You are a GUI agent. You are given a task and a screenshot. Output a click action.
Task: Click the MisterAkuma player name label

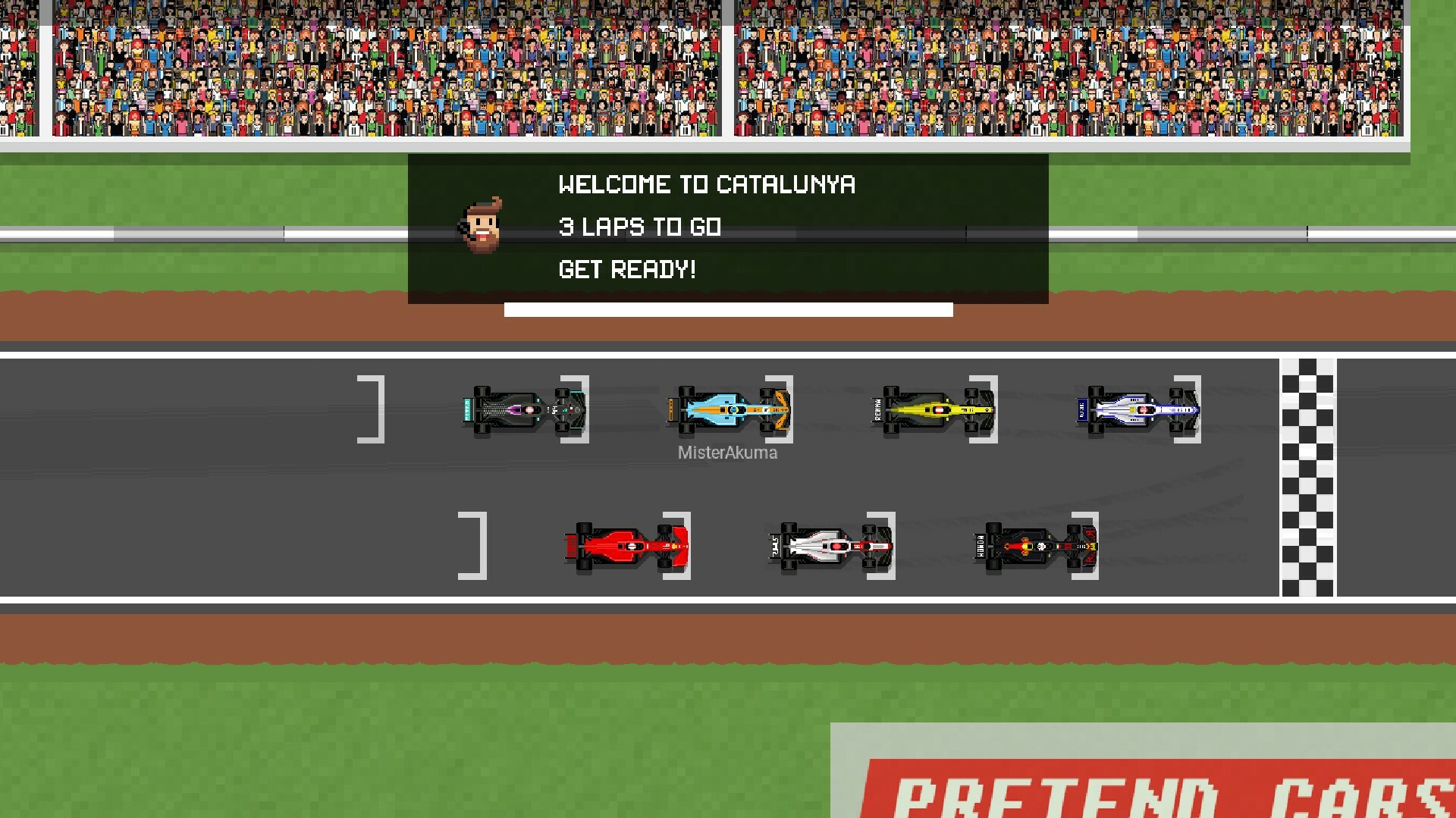click(727, 453)
